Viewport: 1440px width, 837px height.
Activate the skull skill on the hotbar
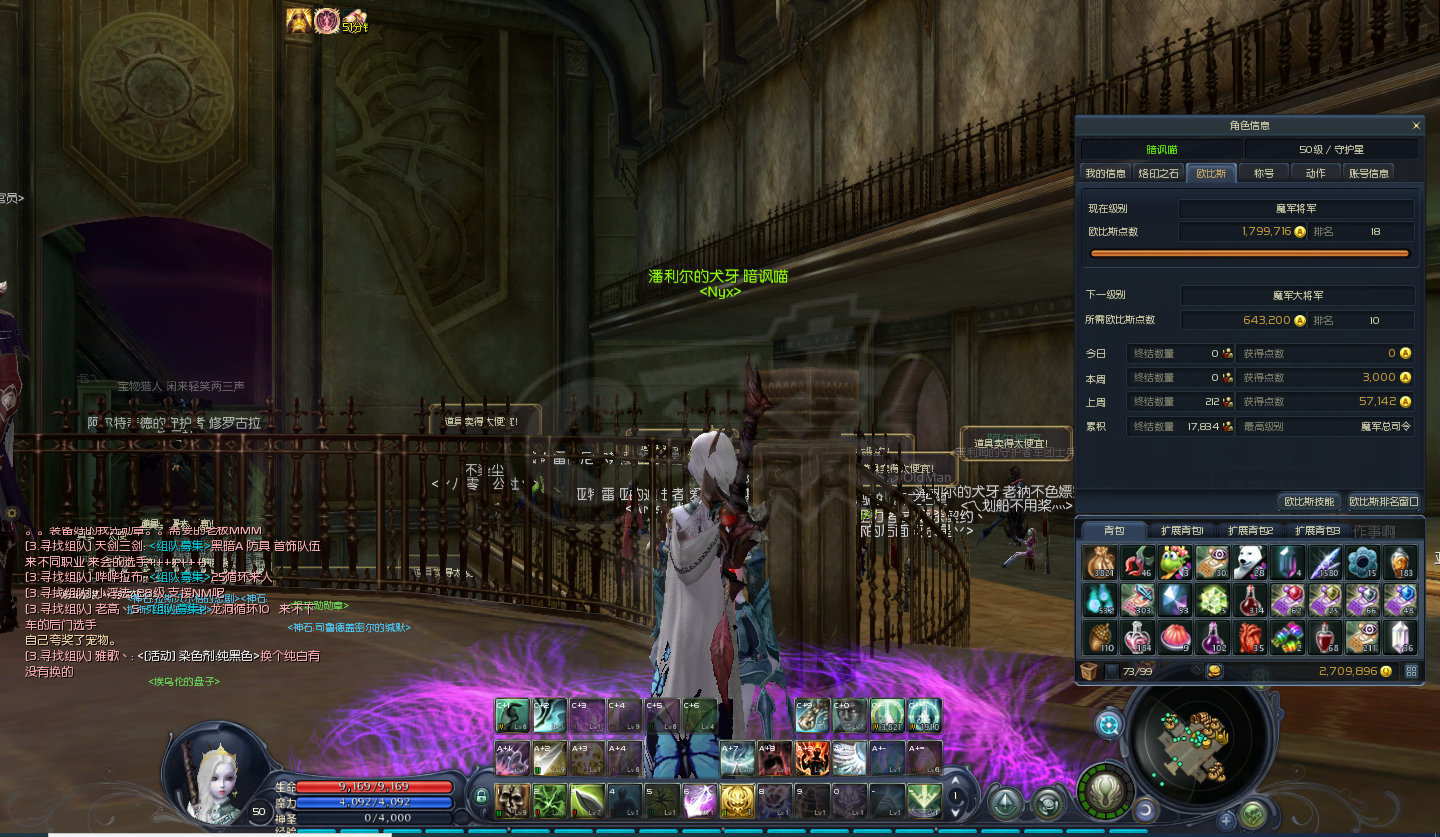pos(512,800)
